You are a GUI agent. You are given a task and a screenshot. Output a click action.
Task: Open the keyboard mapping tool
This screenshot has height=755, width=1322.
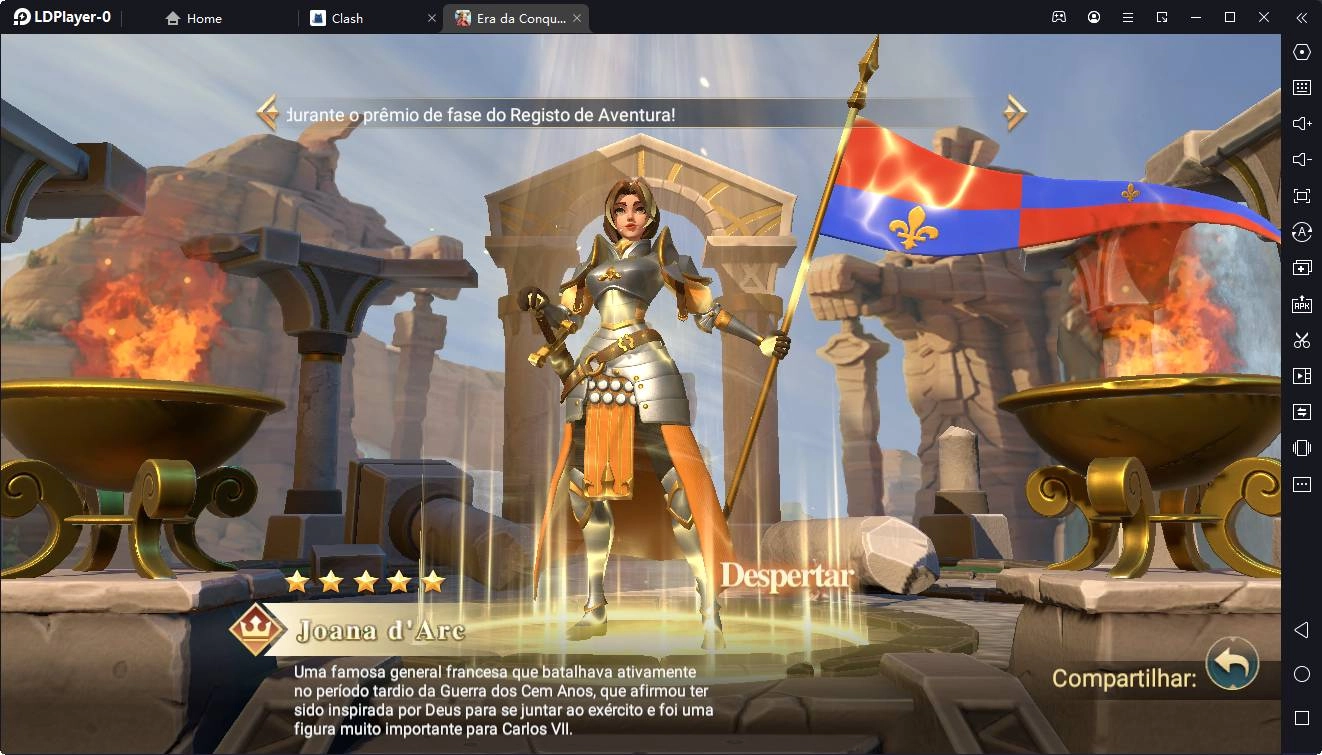pos(1301,87)
